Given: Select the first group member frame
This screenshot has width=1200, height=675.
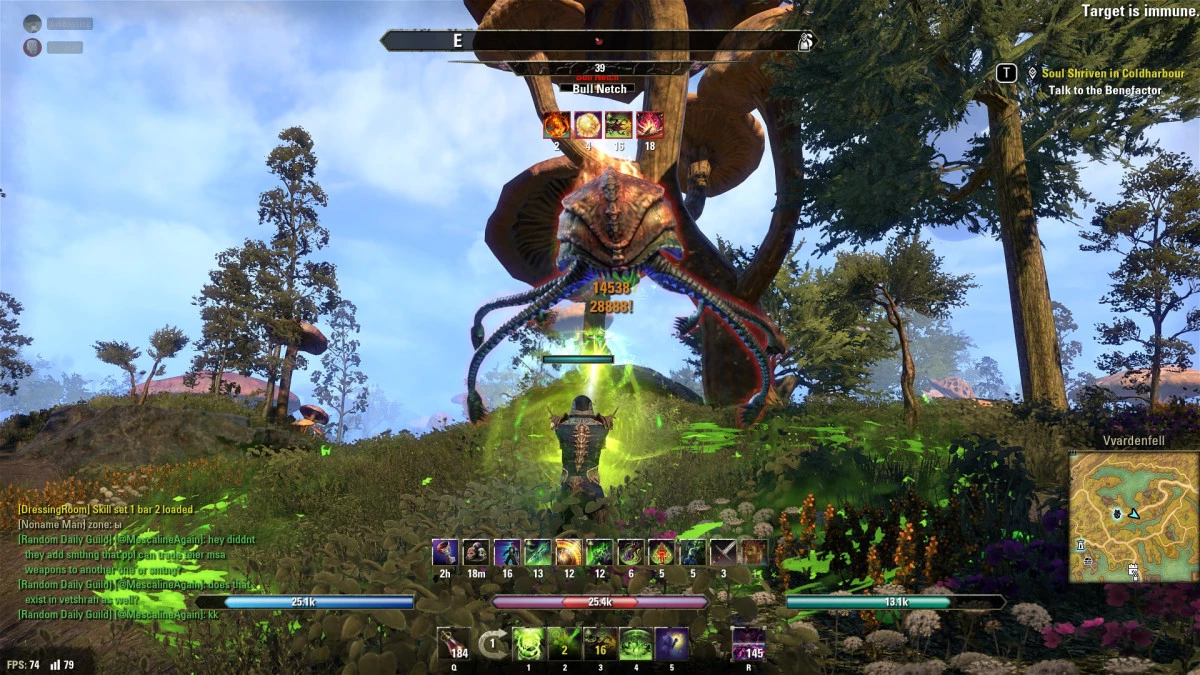Looking at the screenshot, I should point(60,23).
